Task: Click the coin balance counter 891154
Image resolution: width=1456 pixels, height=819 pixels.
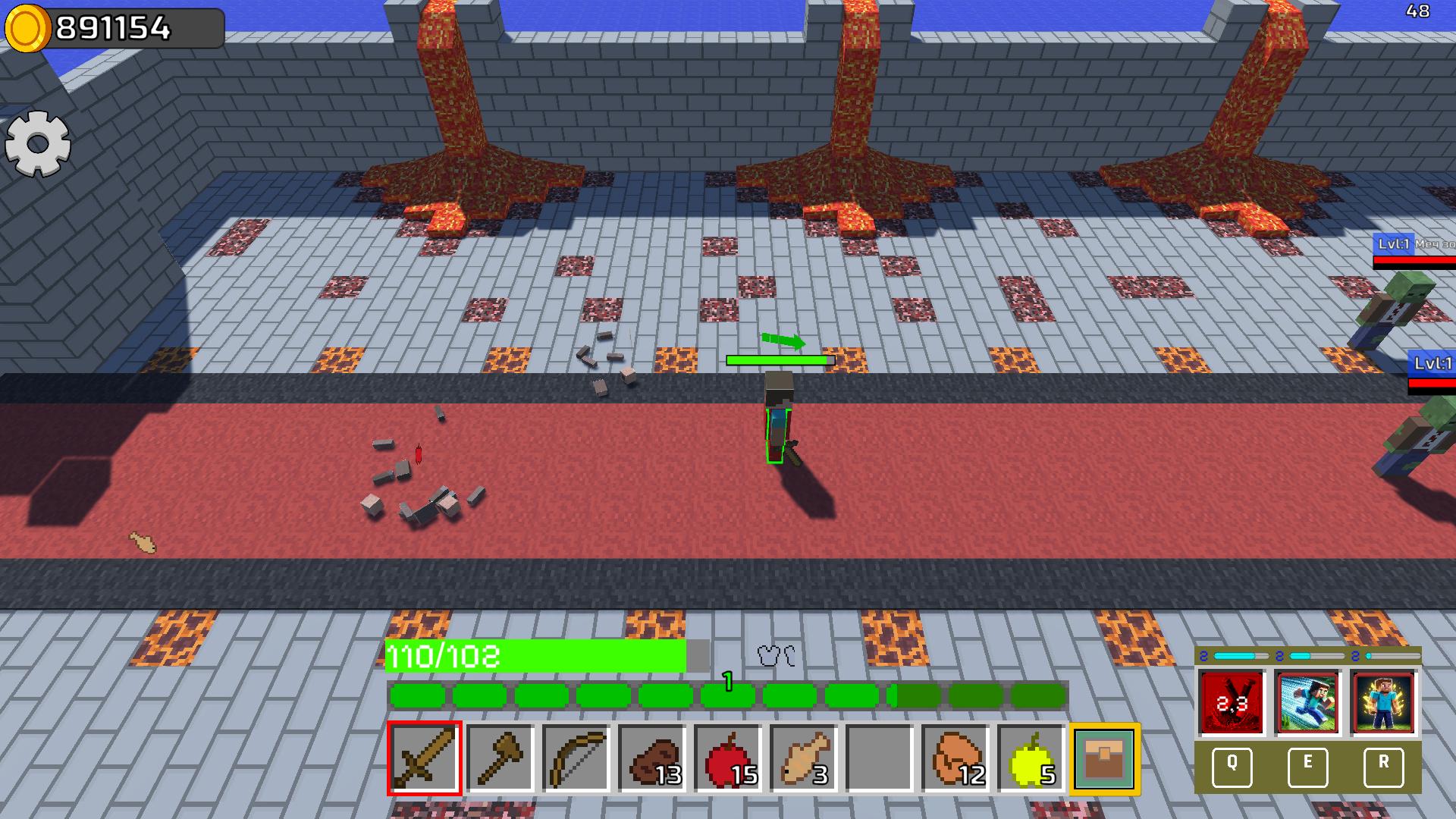Action: 112,27
